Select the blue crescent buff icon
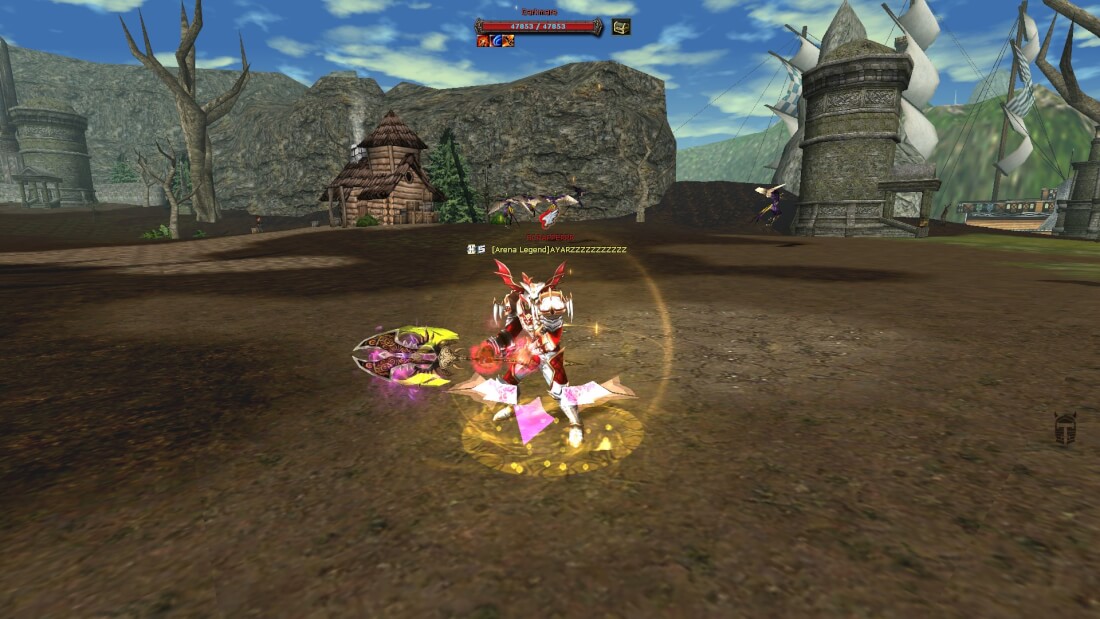This screenshot has height=619, width=1100. (x=495, y=41)
